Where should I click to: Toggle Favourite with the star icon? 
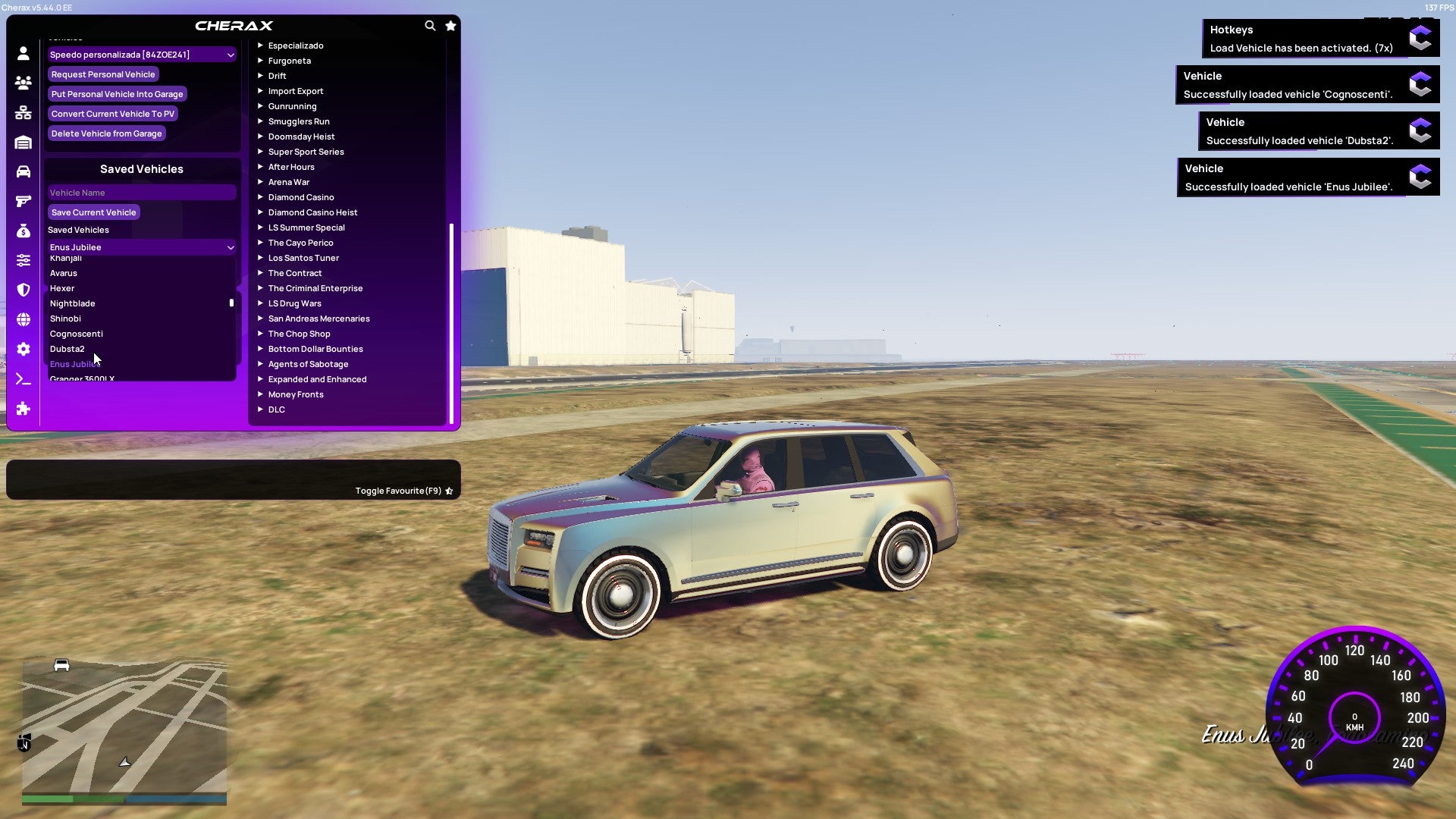(x=450, y=491)
